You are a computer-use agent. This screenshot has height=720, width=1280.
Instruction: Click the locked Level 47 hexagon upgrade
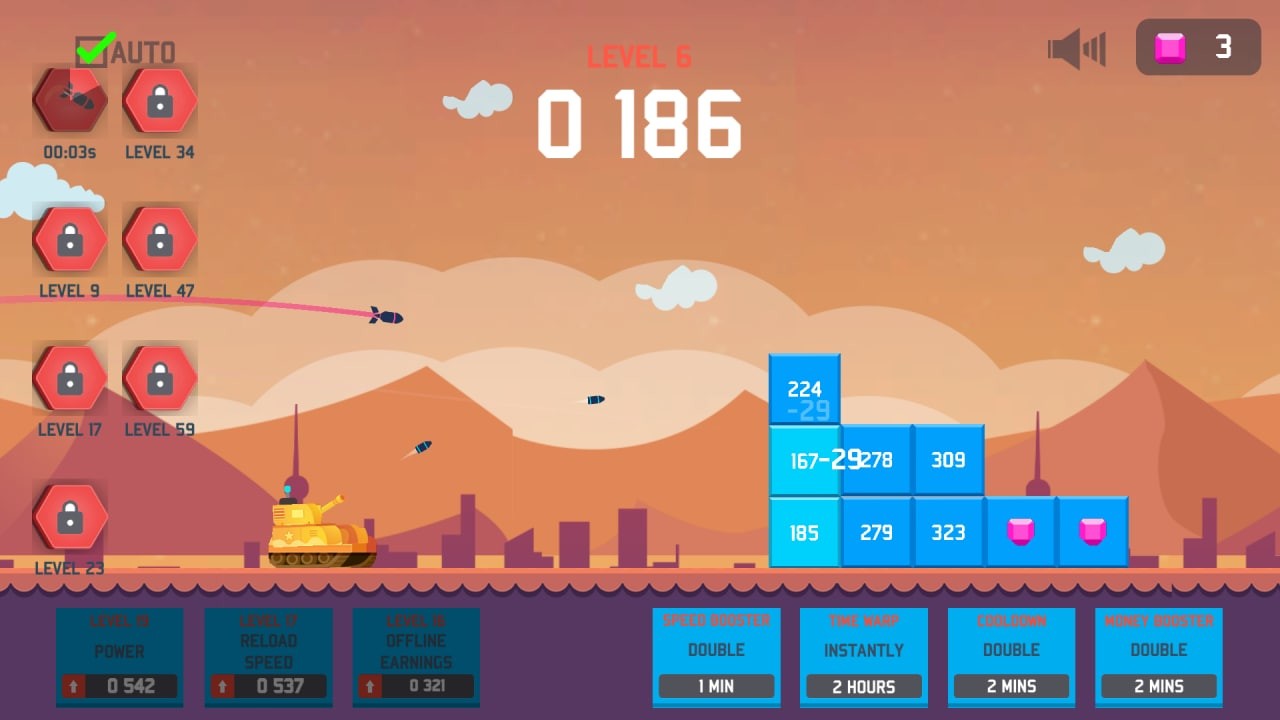click(159, 239)
